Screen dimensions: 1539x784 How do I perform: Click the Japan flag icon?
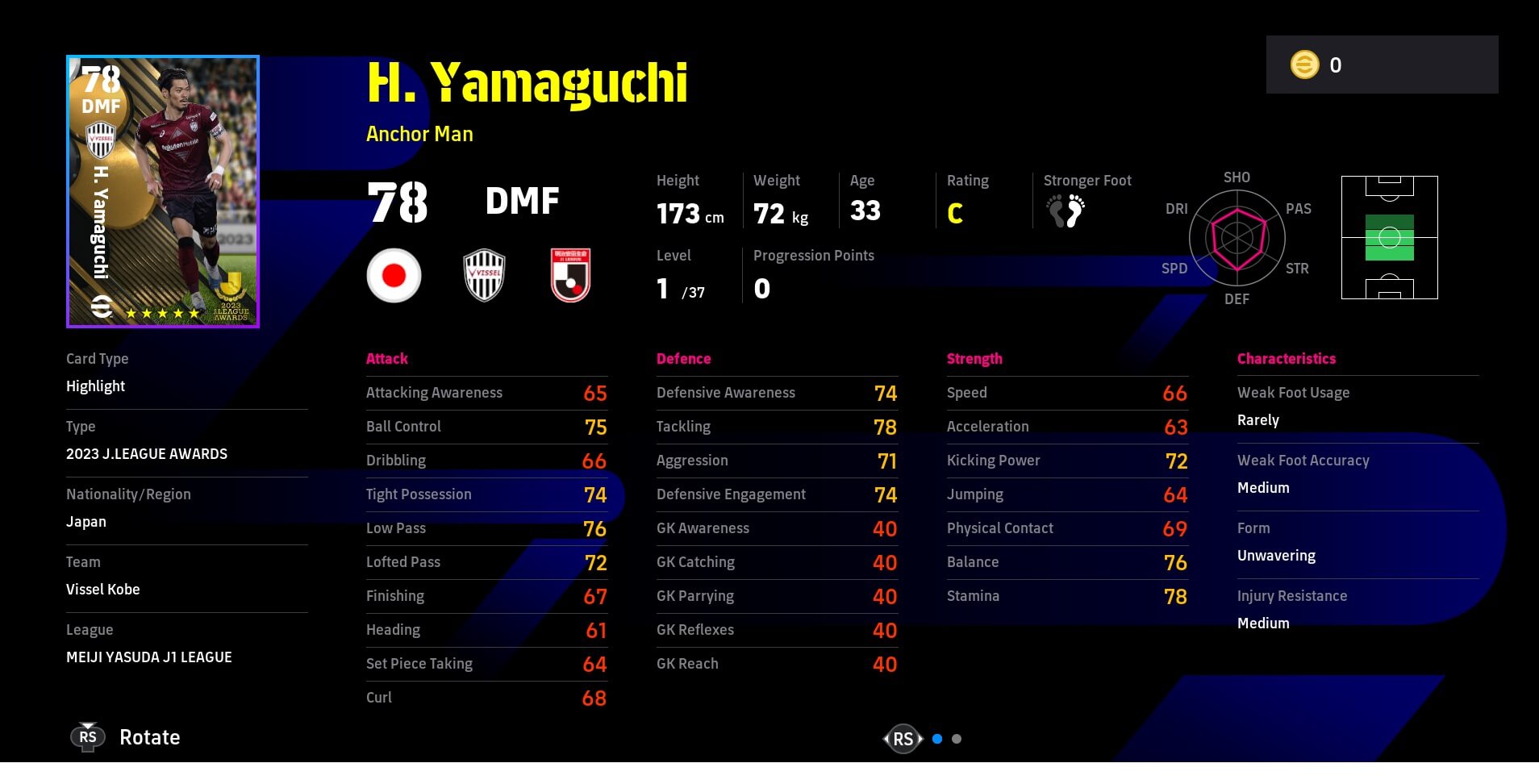394,275
